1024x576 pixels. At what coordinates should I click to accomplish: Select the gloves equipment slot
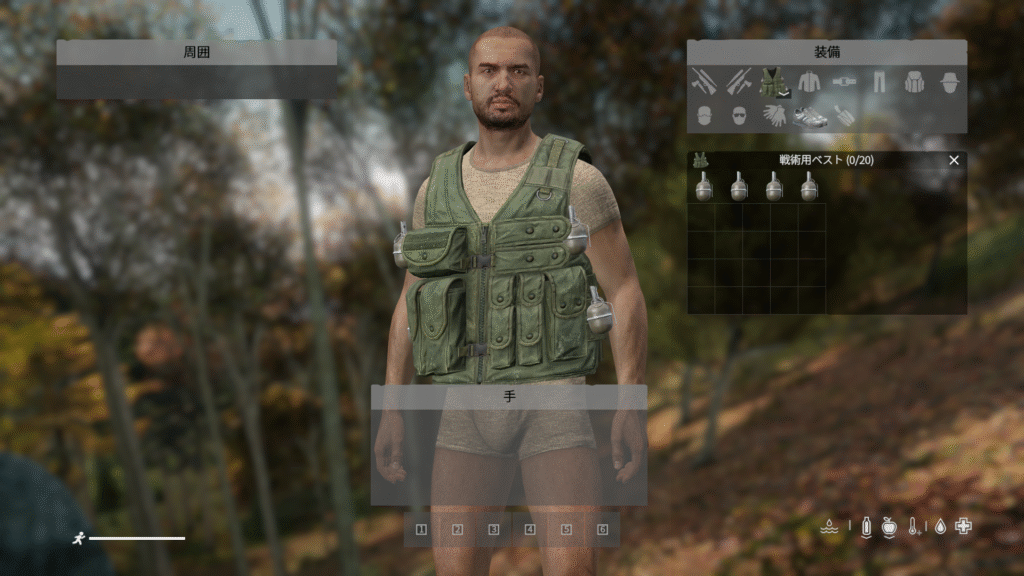[x=773, y=116]
